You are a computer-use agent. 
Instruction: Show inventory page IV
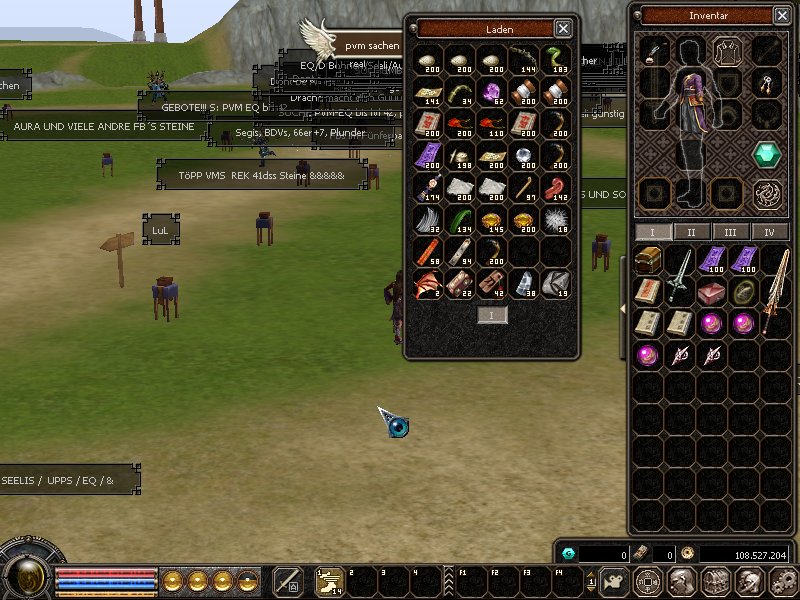769,232
